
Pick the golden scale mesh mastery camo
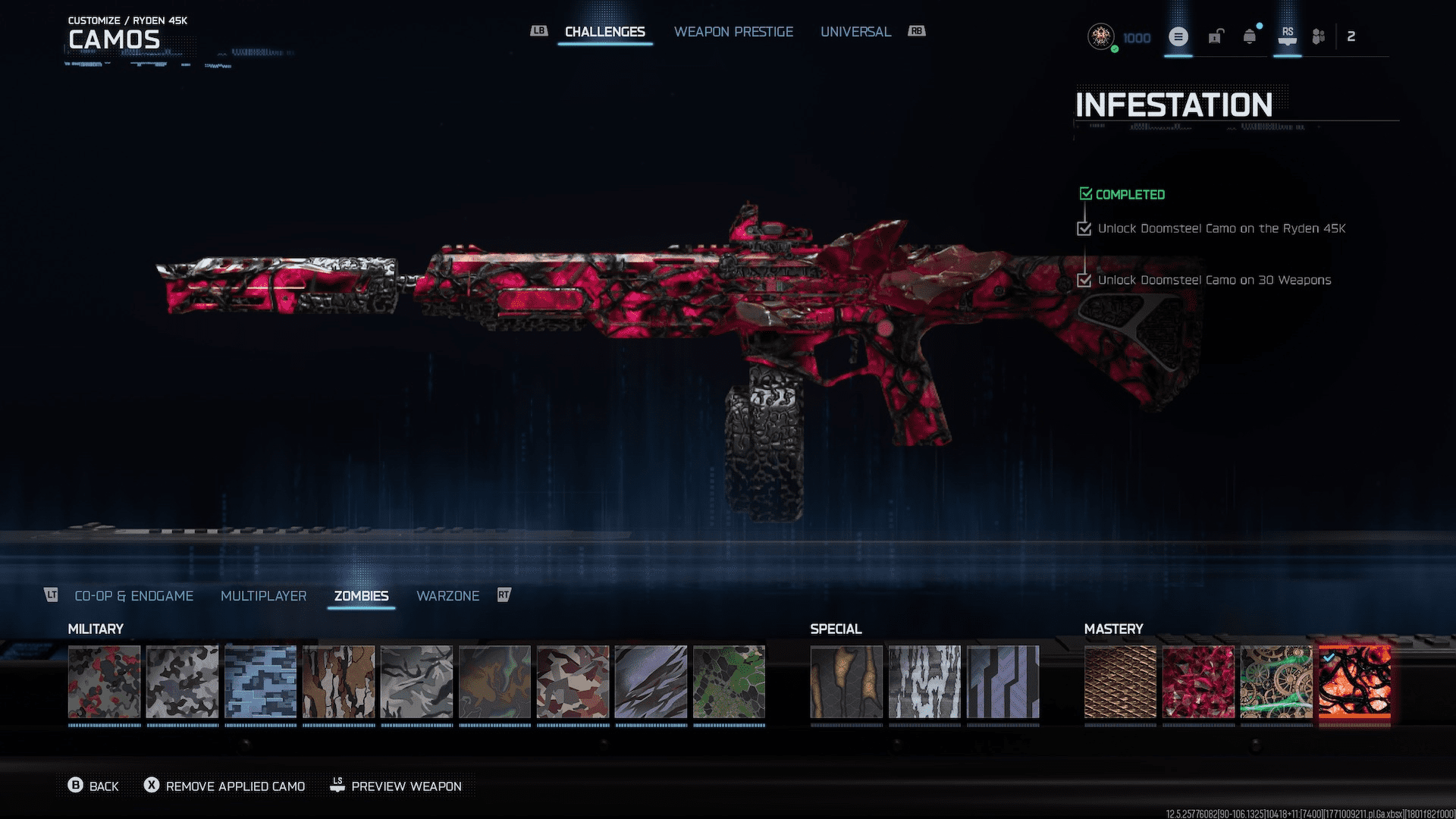pyautogui.click(x=1120, y=682)
